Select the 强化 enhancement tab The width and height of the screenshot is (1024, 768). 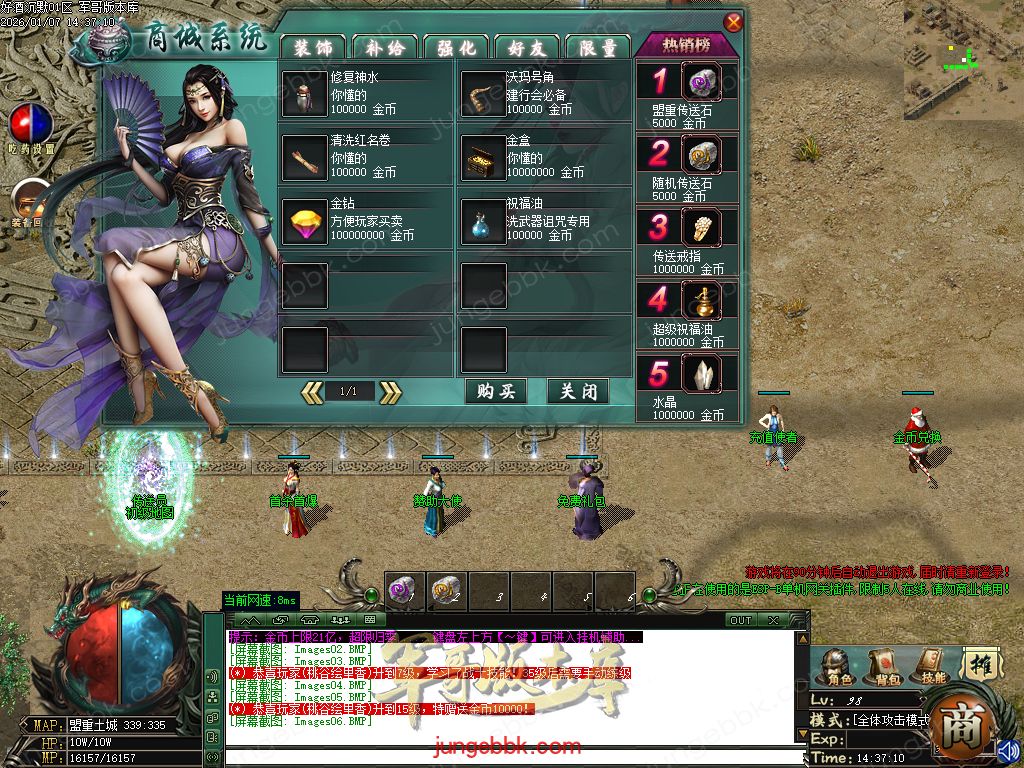456,47
